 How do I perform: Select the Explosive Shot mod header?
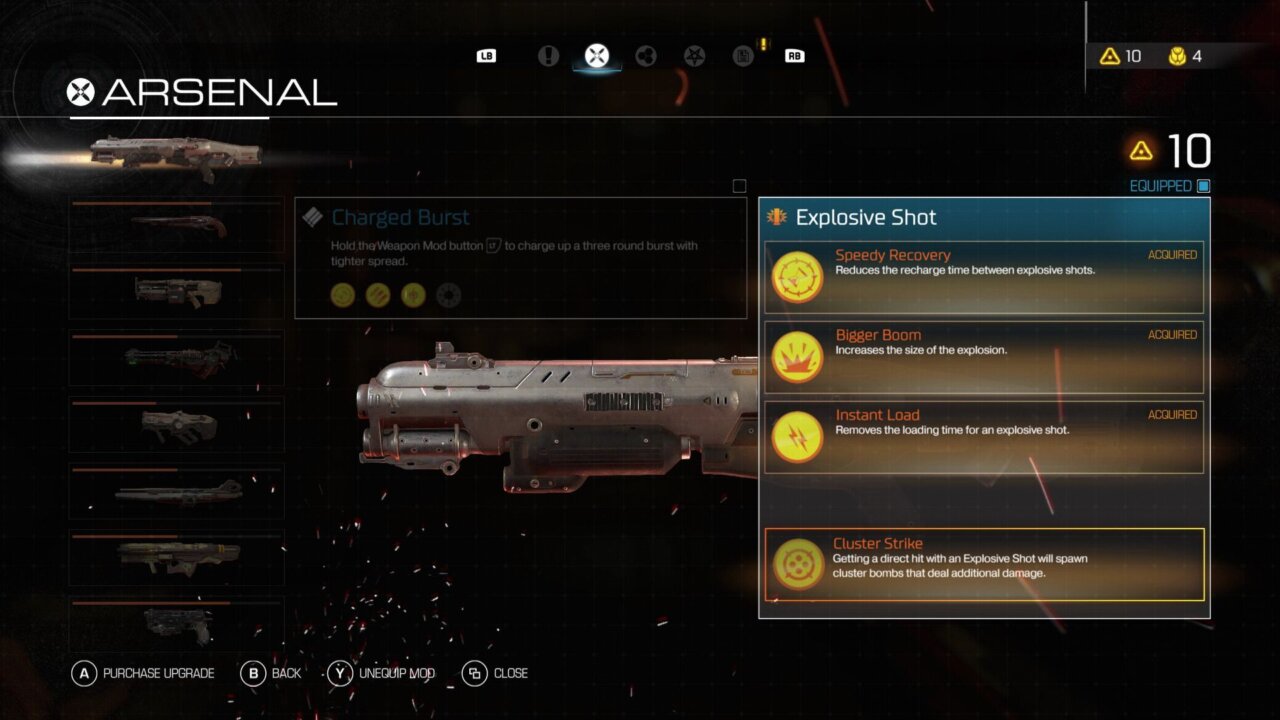(984, 217)
